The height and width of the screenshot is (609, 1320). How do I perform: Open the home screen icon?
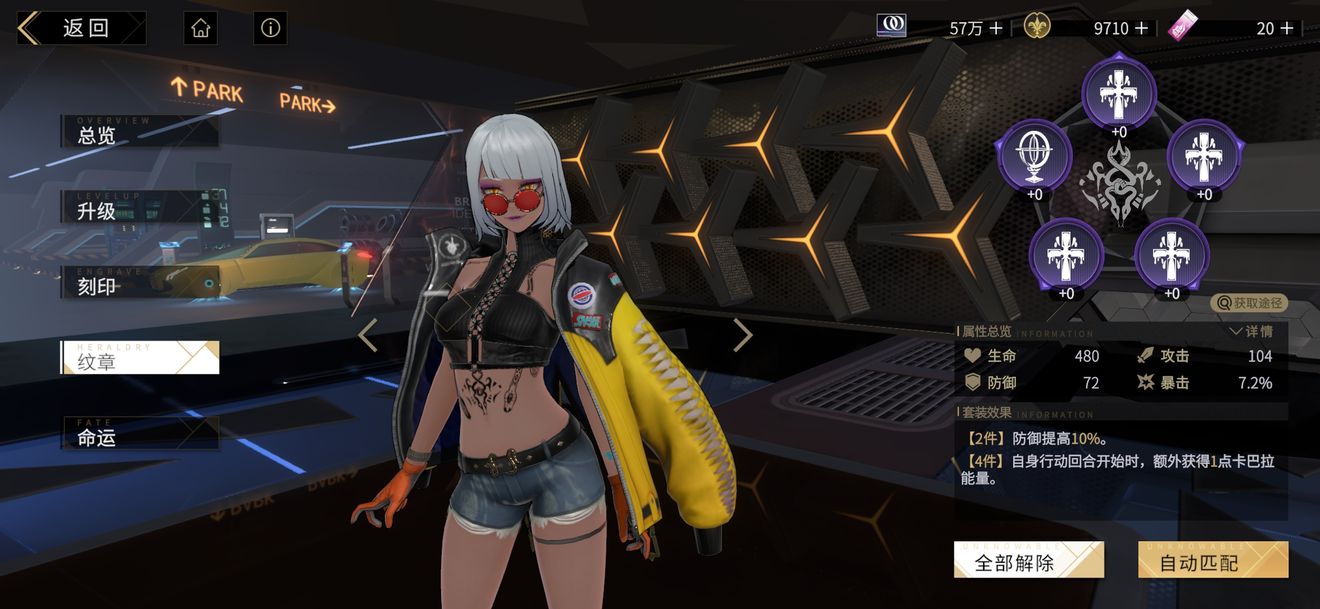pos(200,28)
